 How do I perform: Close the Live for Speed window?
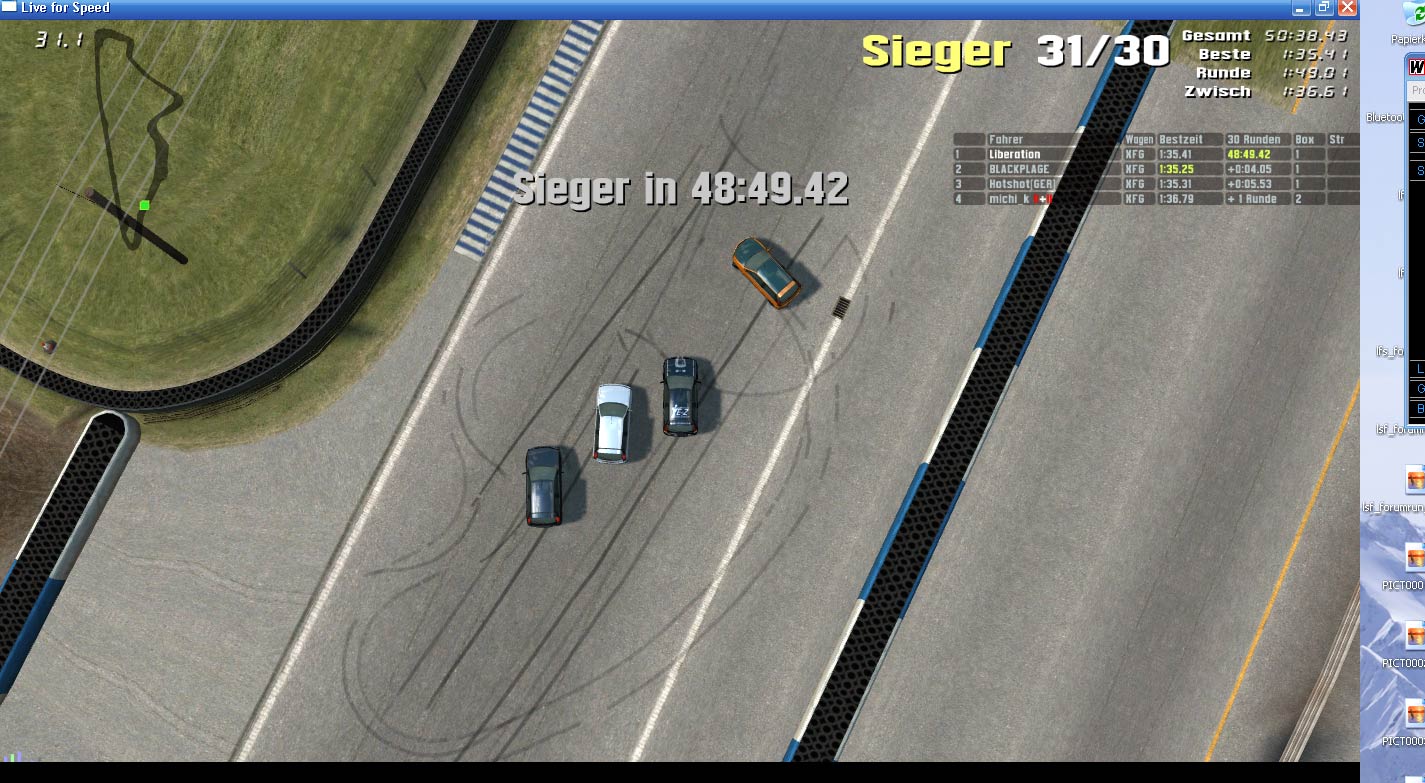point(1347,8)
